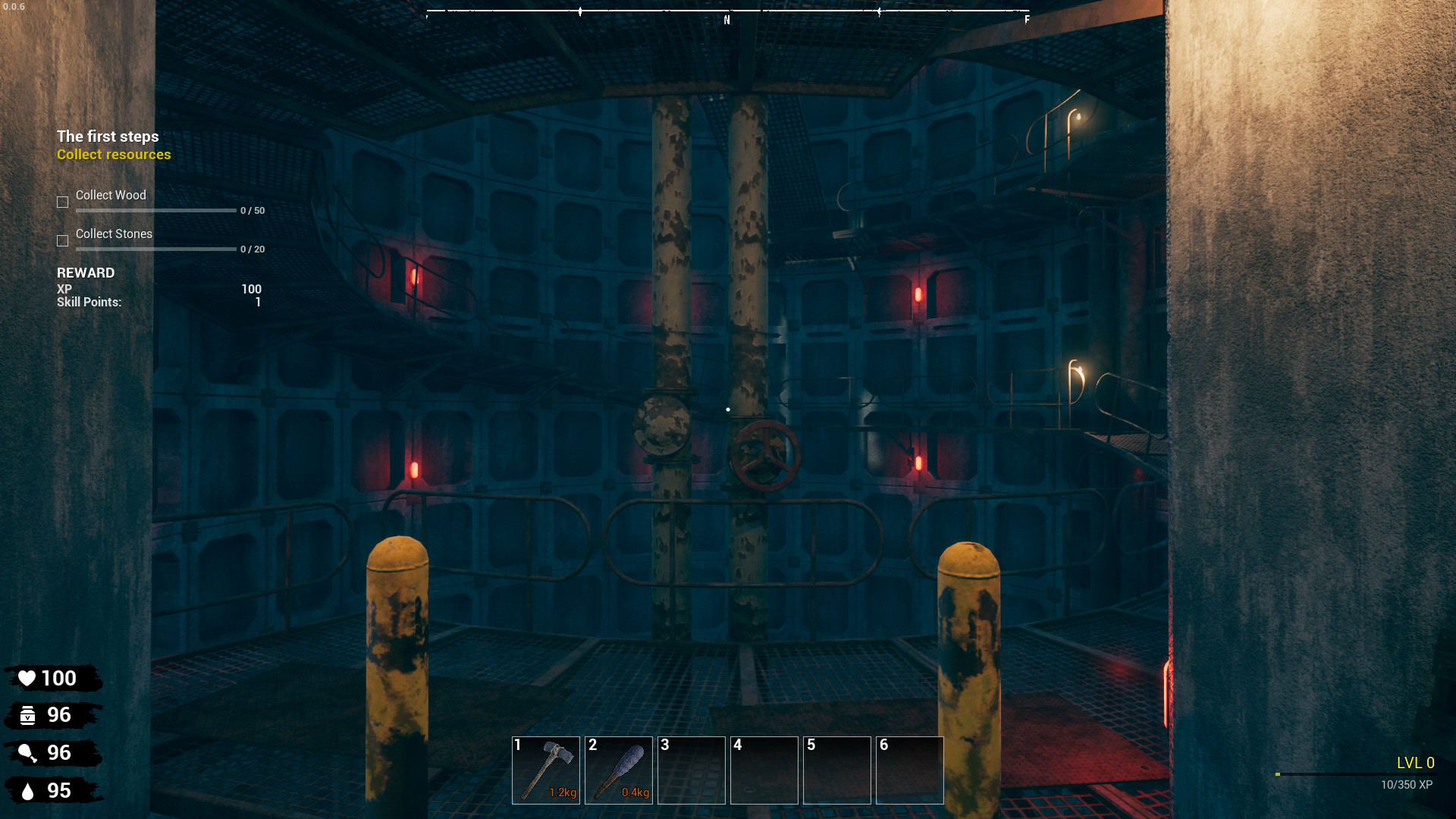Viewport: 1456px width, 819px height.
Task: Collapse The first steps quest panel
Action: pyautogui.click(x=107, y=136)
